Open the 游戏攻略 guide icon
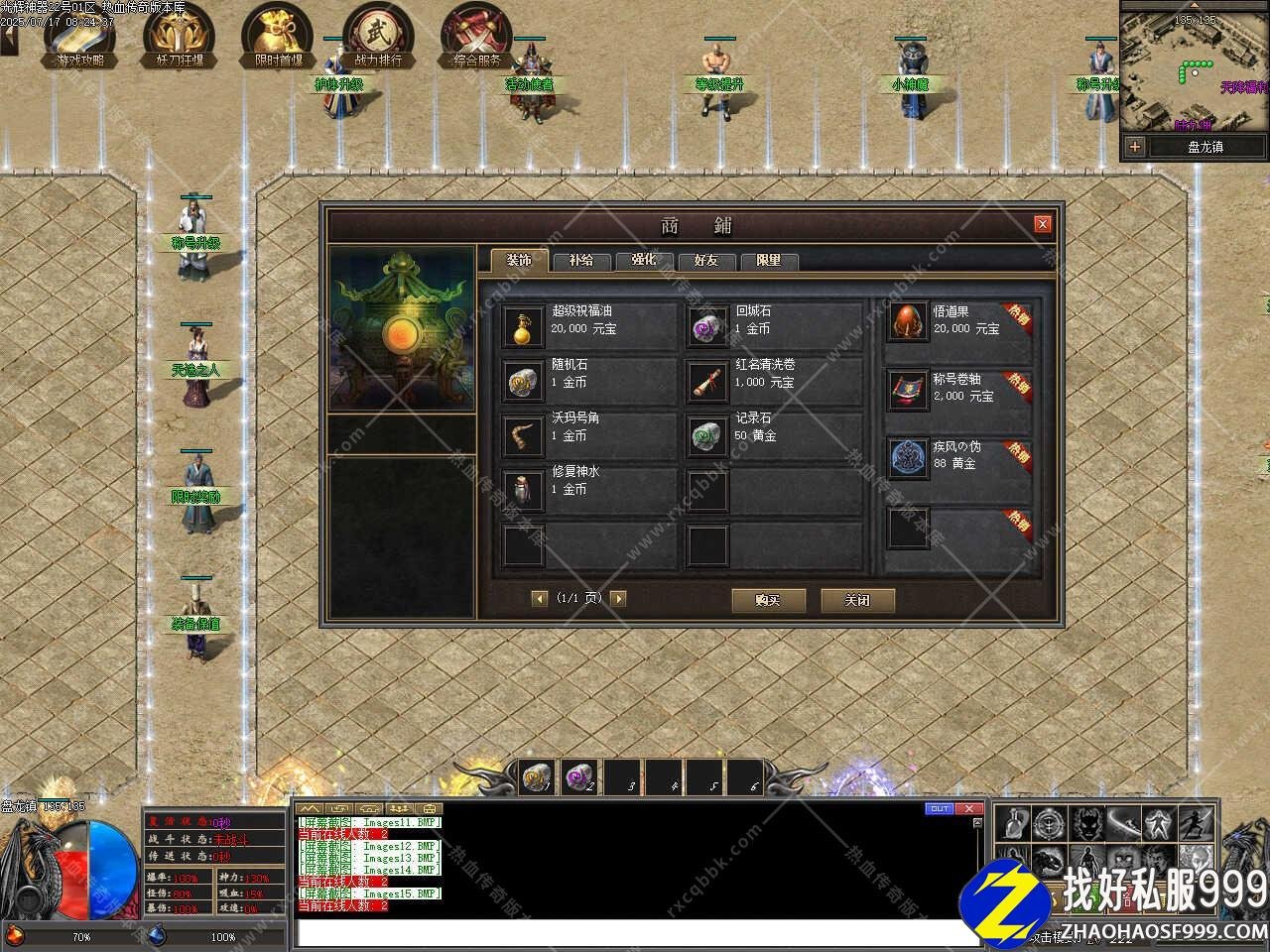 coord(79,38)
